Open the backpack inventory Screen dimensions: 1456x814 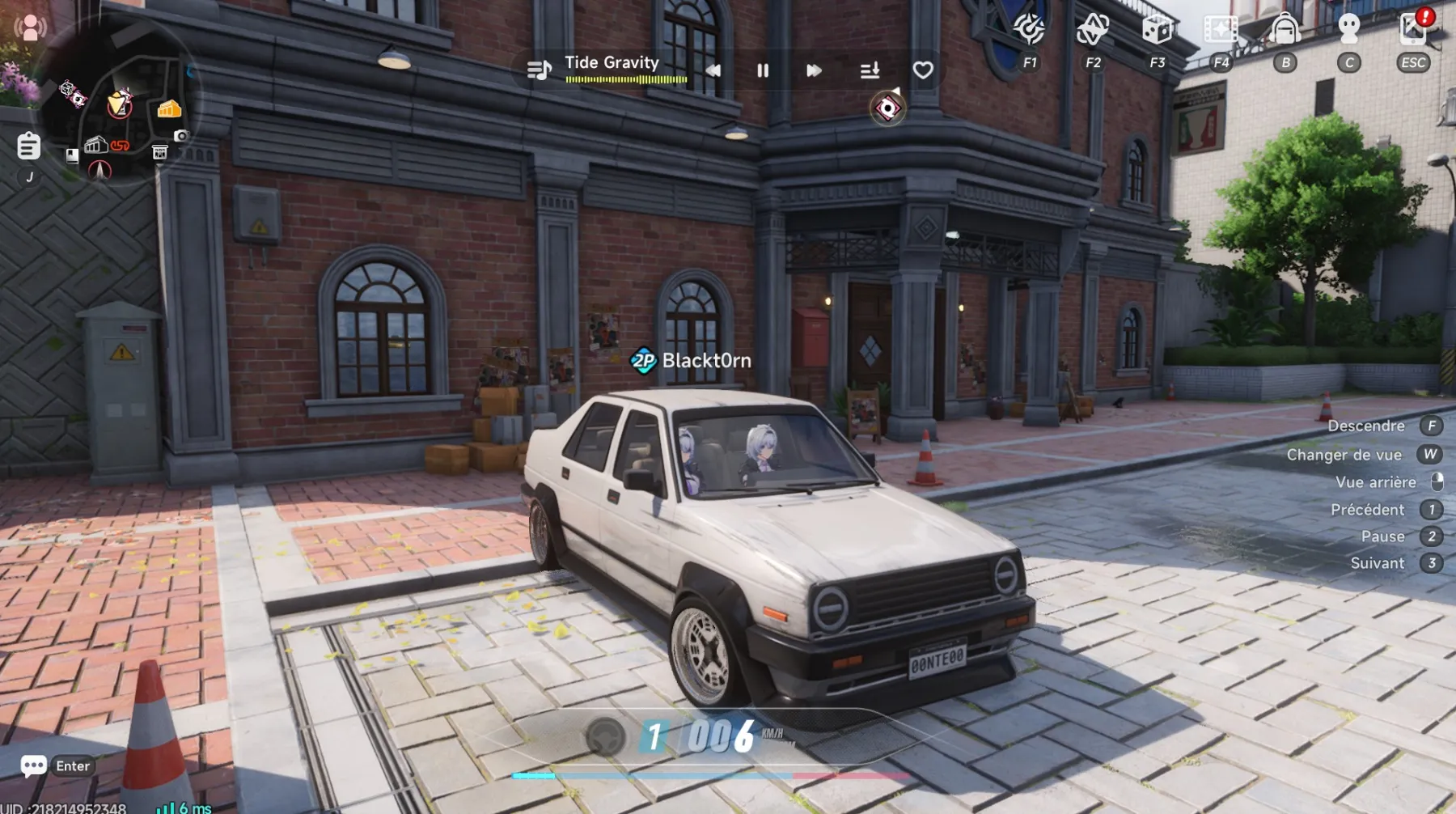pyautogui.click(x=1285, y=29)
